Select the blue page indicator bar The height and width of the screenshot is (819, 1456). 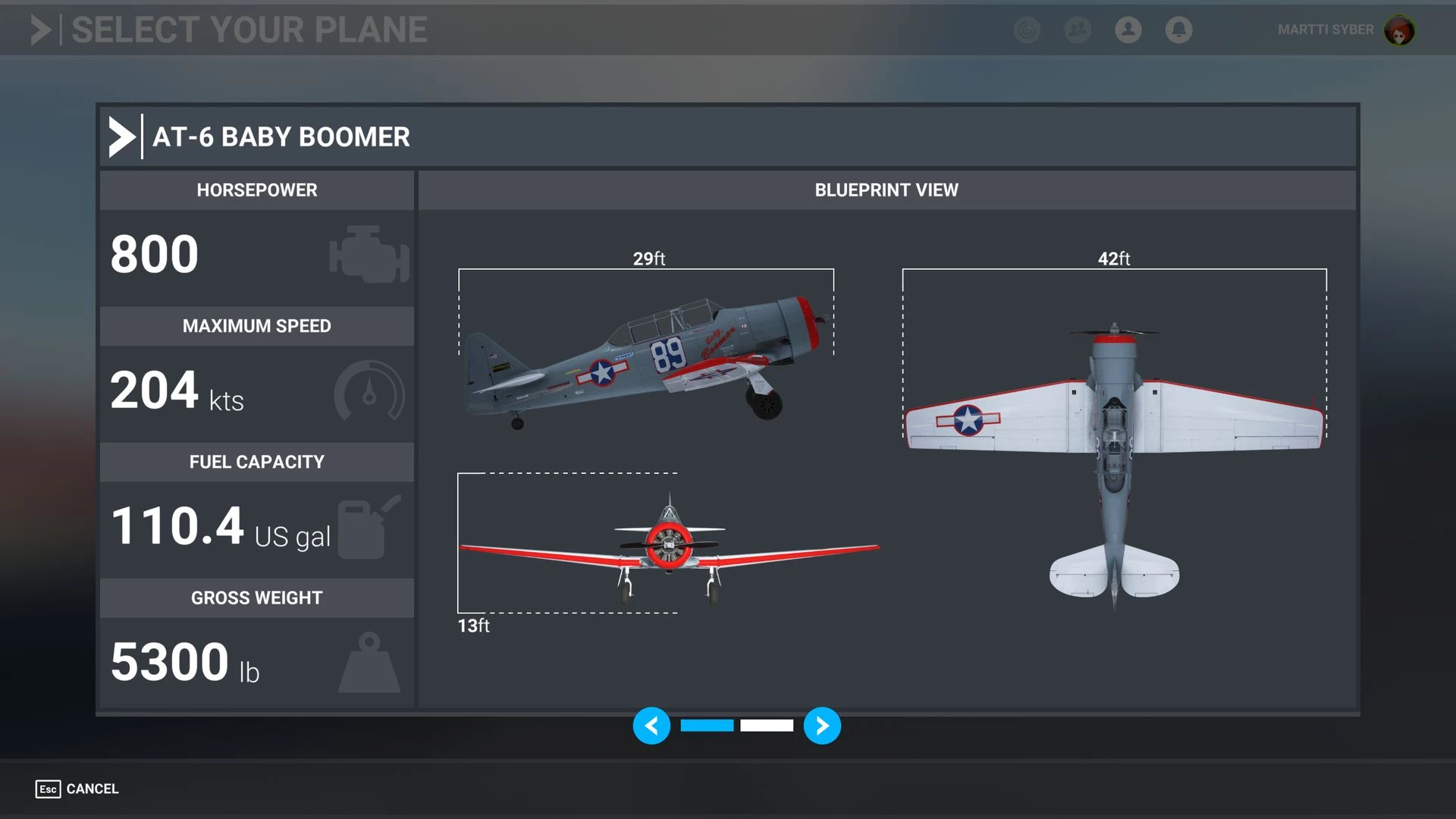pos(707,726)
